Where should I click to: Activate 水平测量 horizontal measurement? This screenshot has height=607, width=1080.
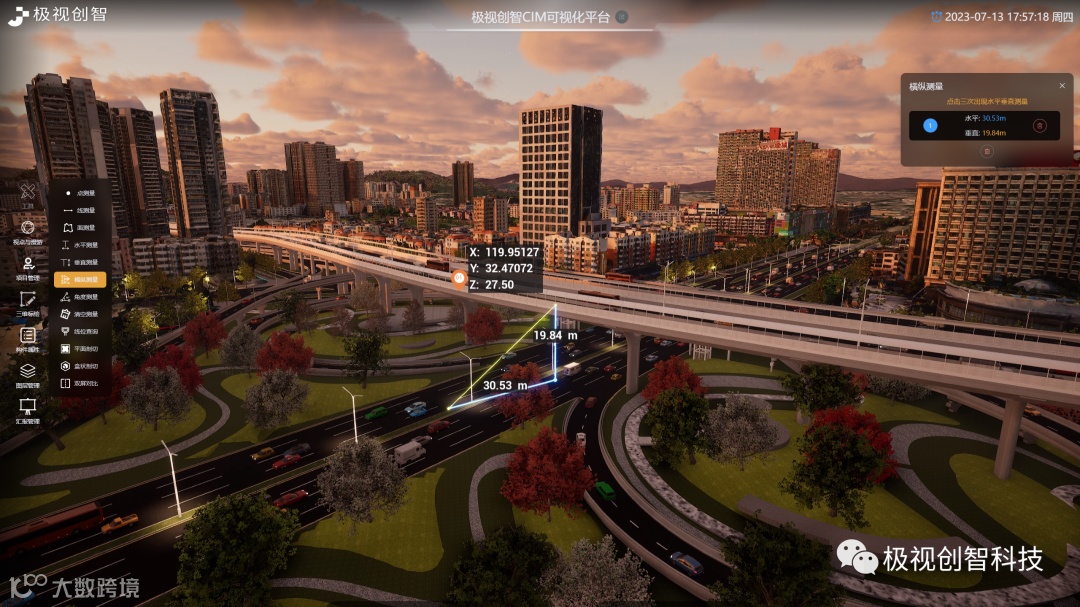pos(80,245)
